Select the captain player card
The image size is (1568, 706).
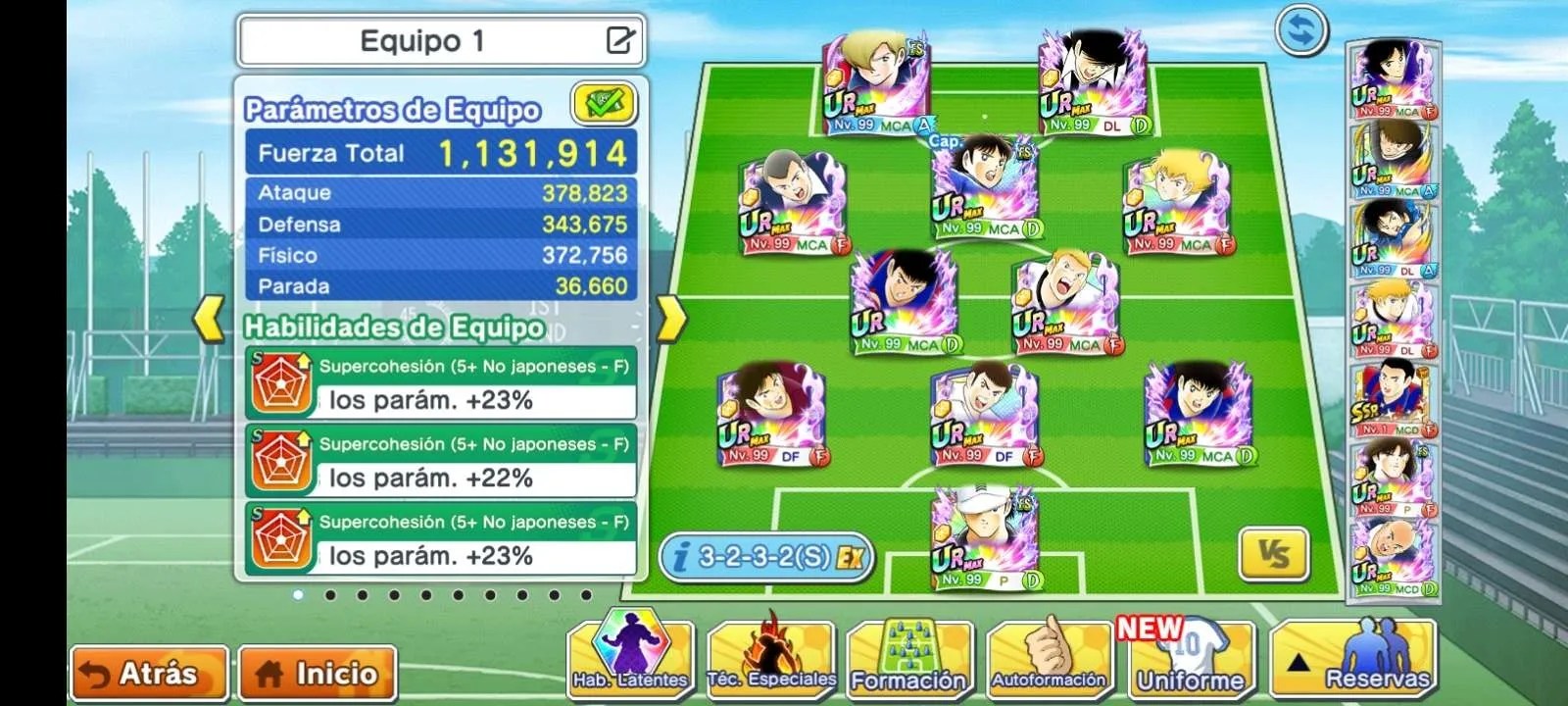984,189
